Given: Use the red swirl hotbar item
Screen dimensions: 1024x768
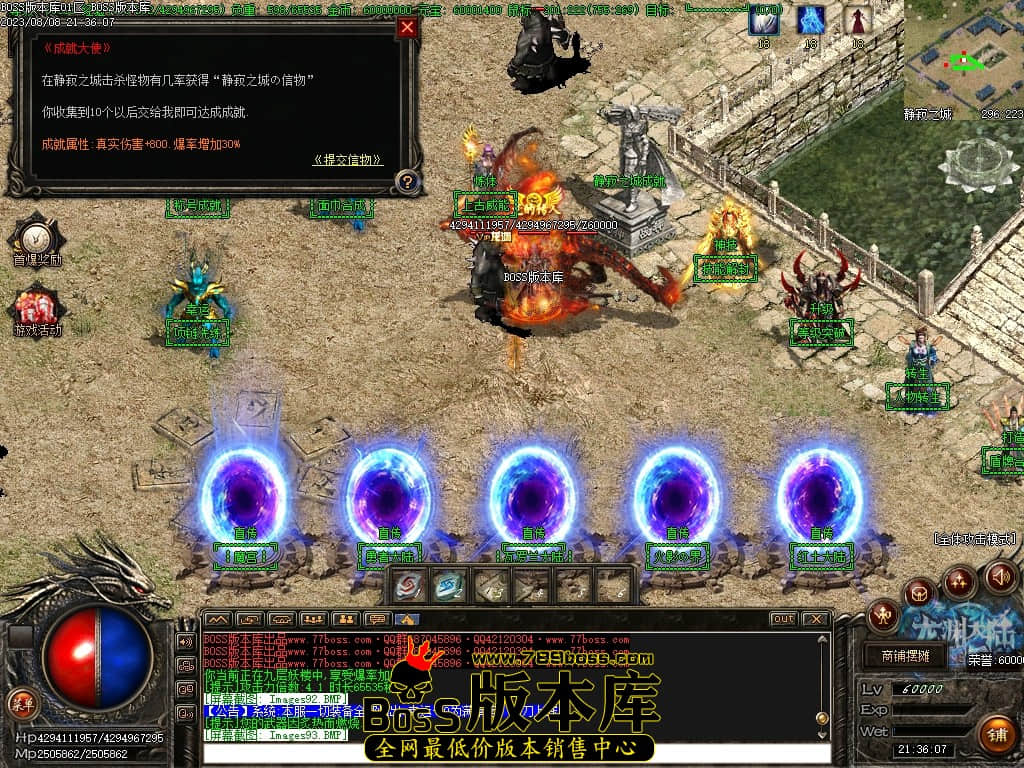Looking at the screenshot, I should (408, 586).
